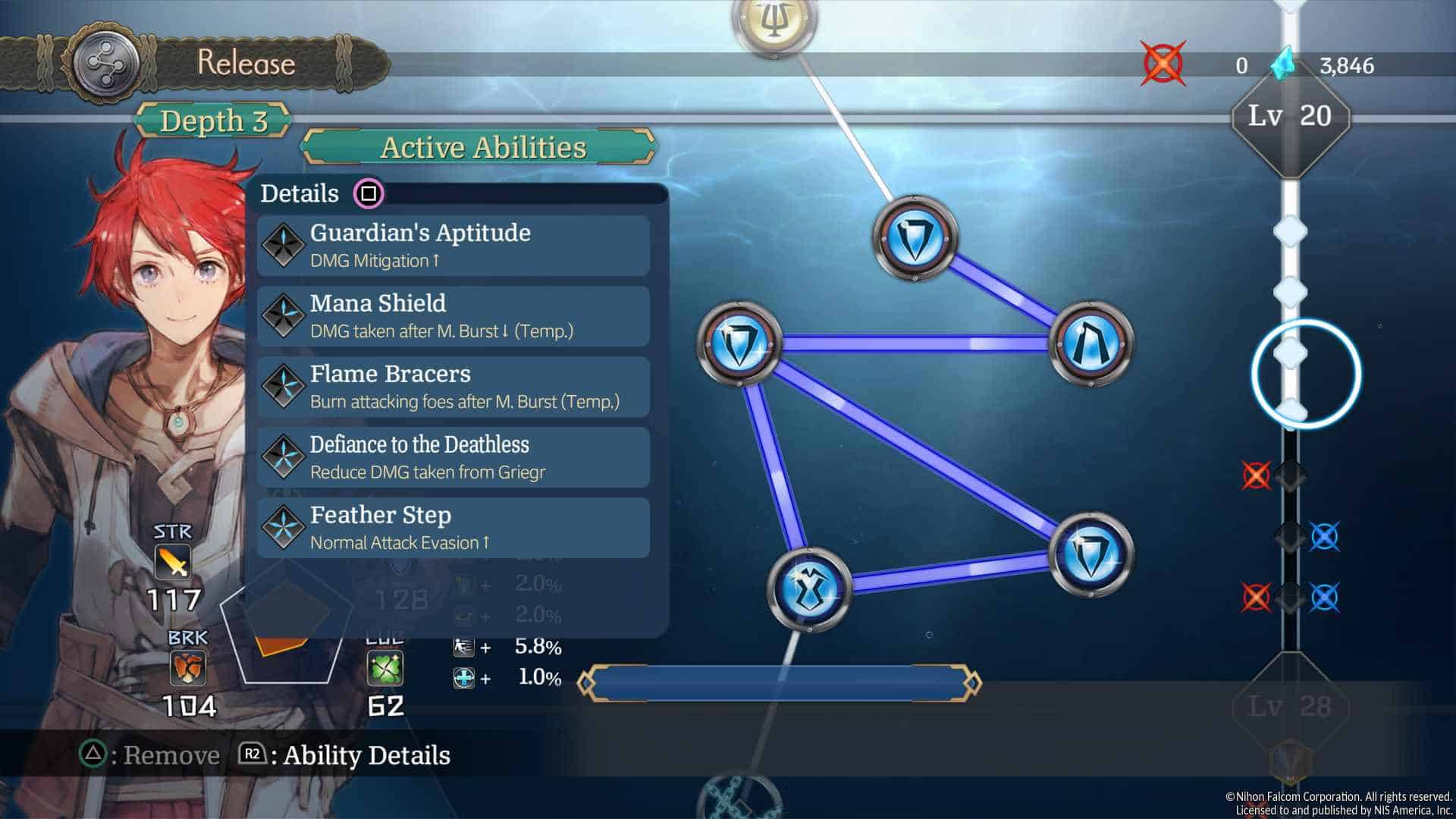Image resolution: width=1456 pixels, height=819 pixels.
Task: Choose the Mana Shield ability entry
Action: (453, 316)
